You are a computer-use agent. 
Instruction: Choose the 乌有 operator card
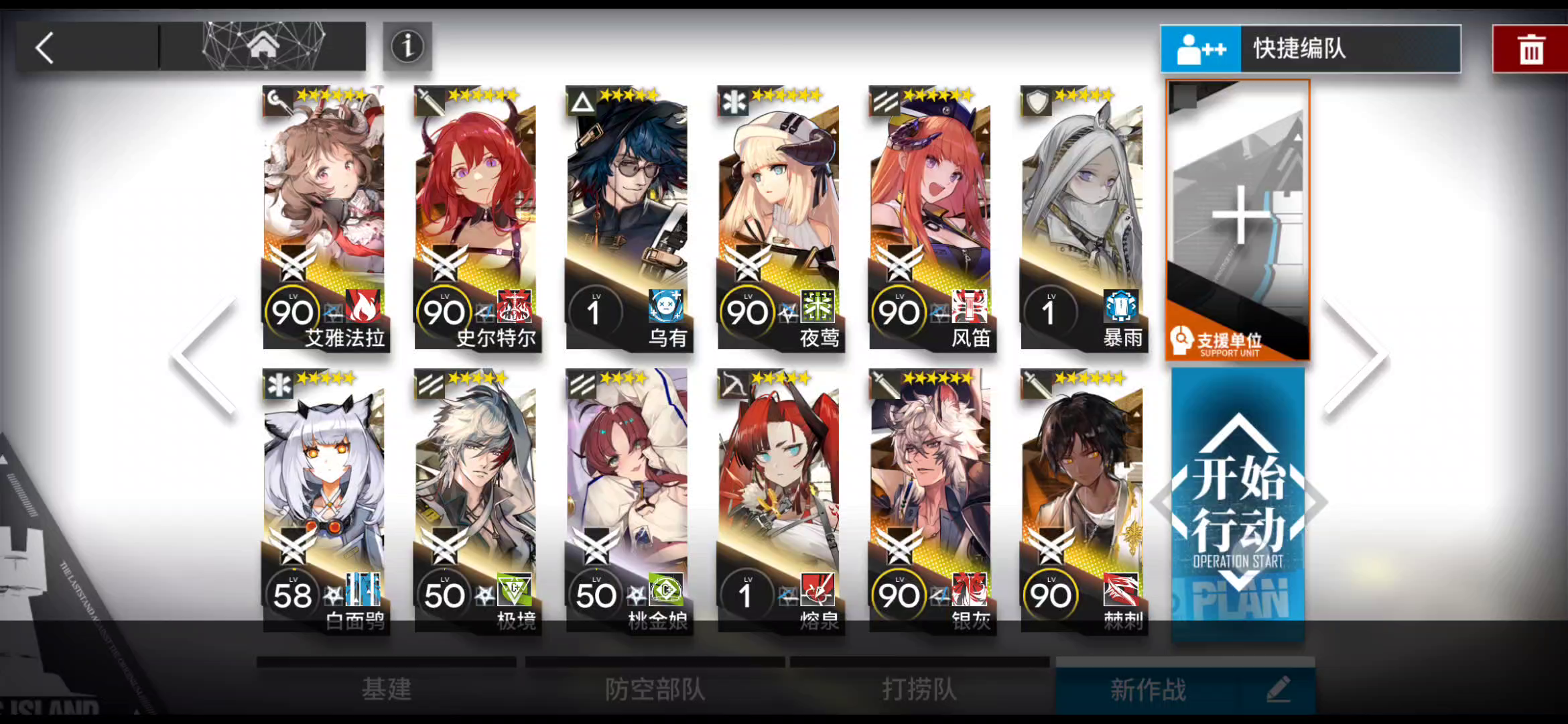pyautogui.click(x=628, y=218)
